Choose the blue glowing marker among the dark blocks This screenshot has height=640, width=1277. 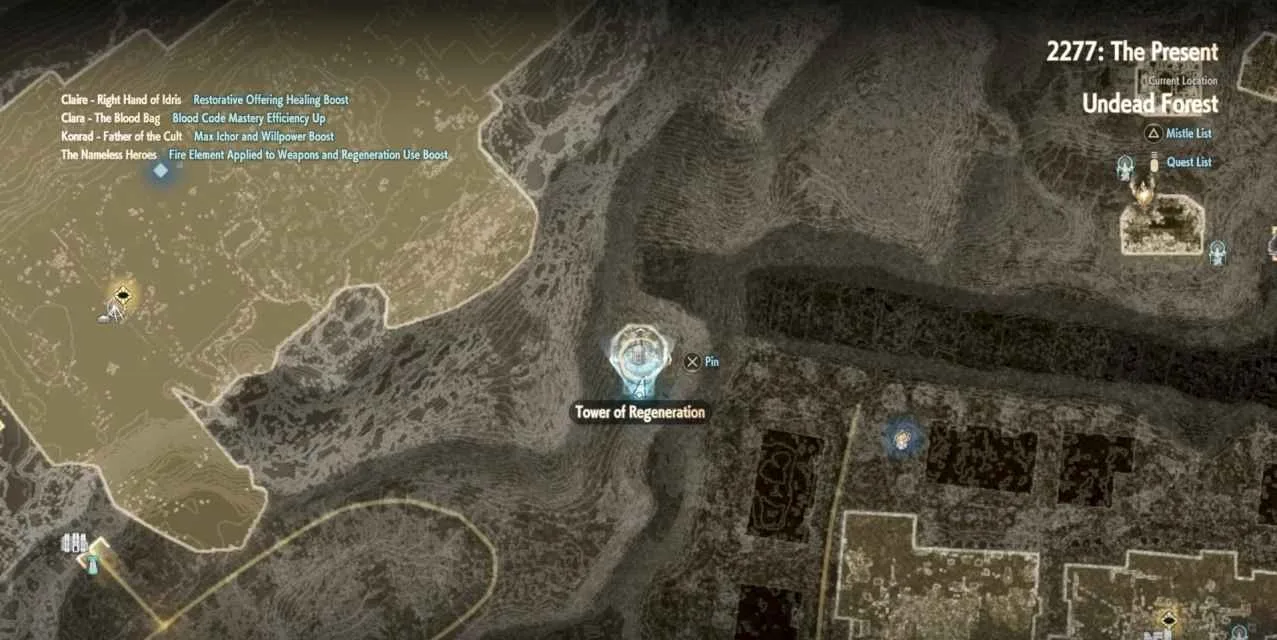point(902,437)
